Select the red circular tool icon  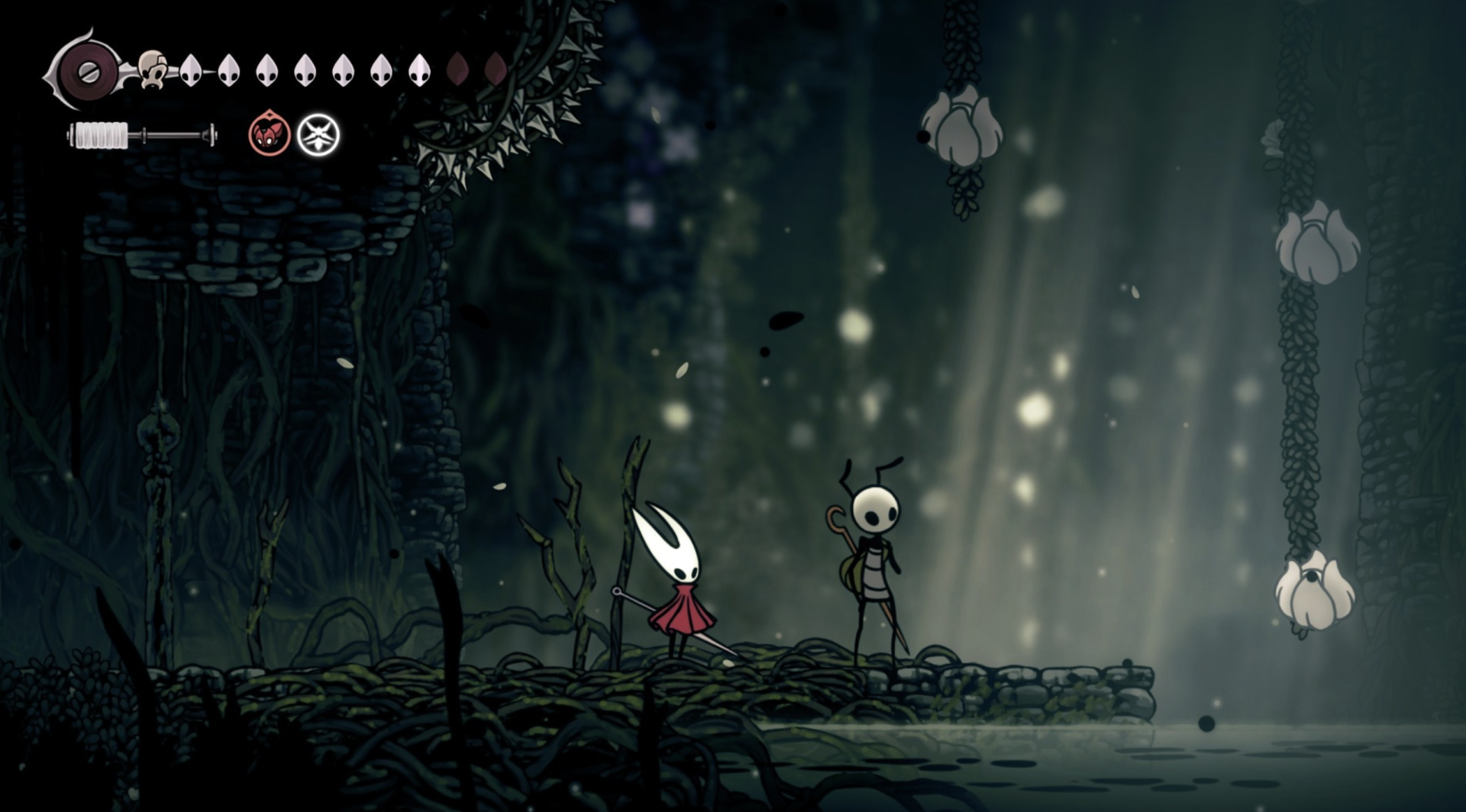pyautogui.click(x=270, y=135)
